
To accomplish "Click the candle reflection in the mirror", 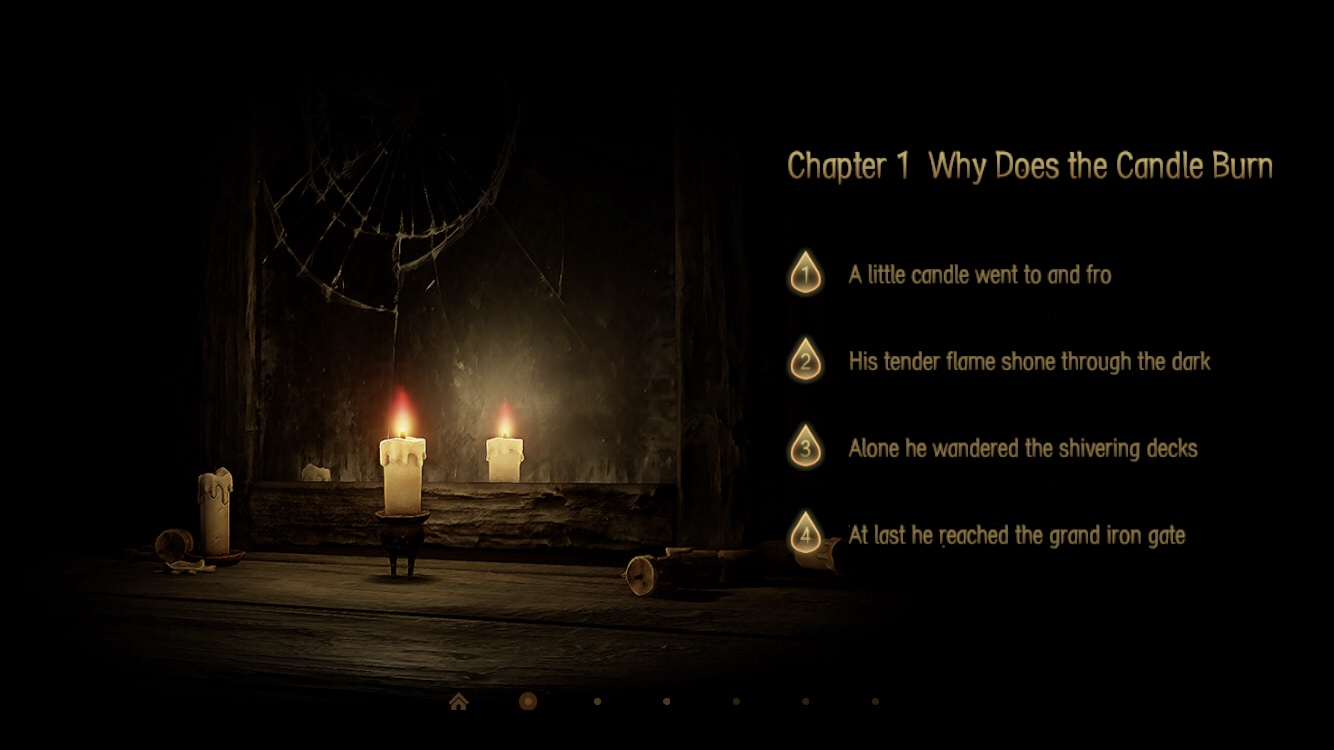I will pyautogui.click(x=505, y=455).
